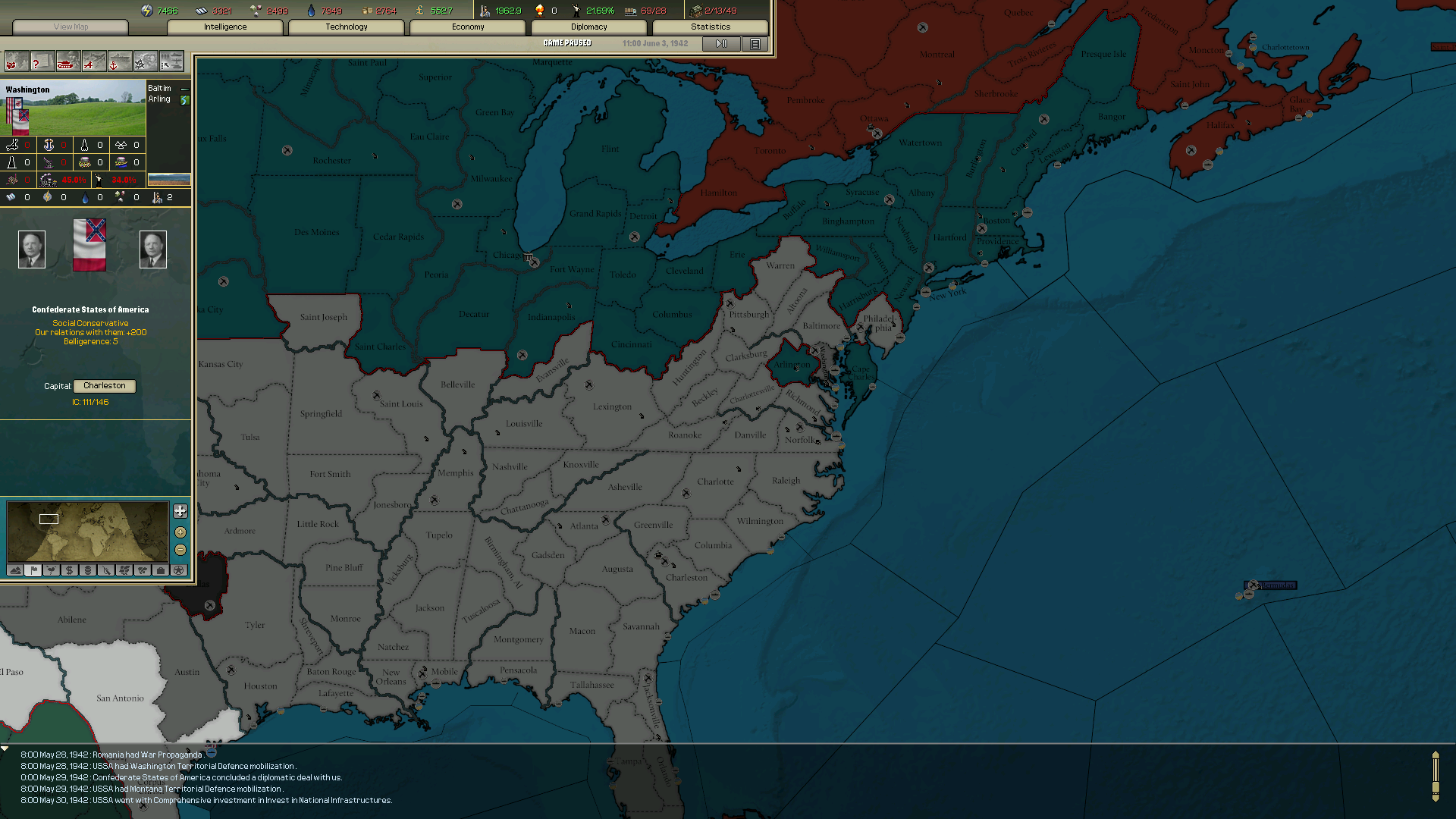Click the left leader portrait
Image resolution: width=1456 pixels, height=819 pixels.
(32, 249)
